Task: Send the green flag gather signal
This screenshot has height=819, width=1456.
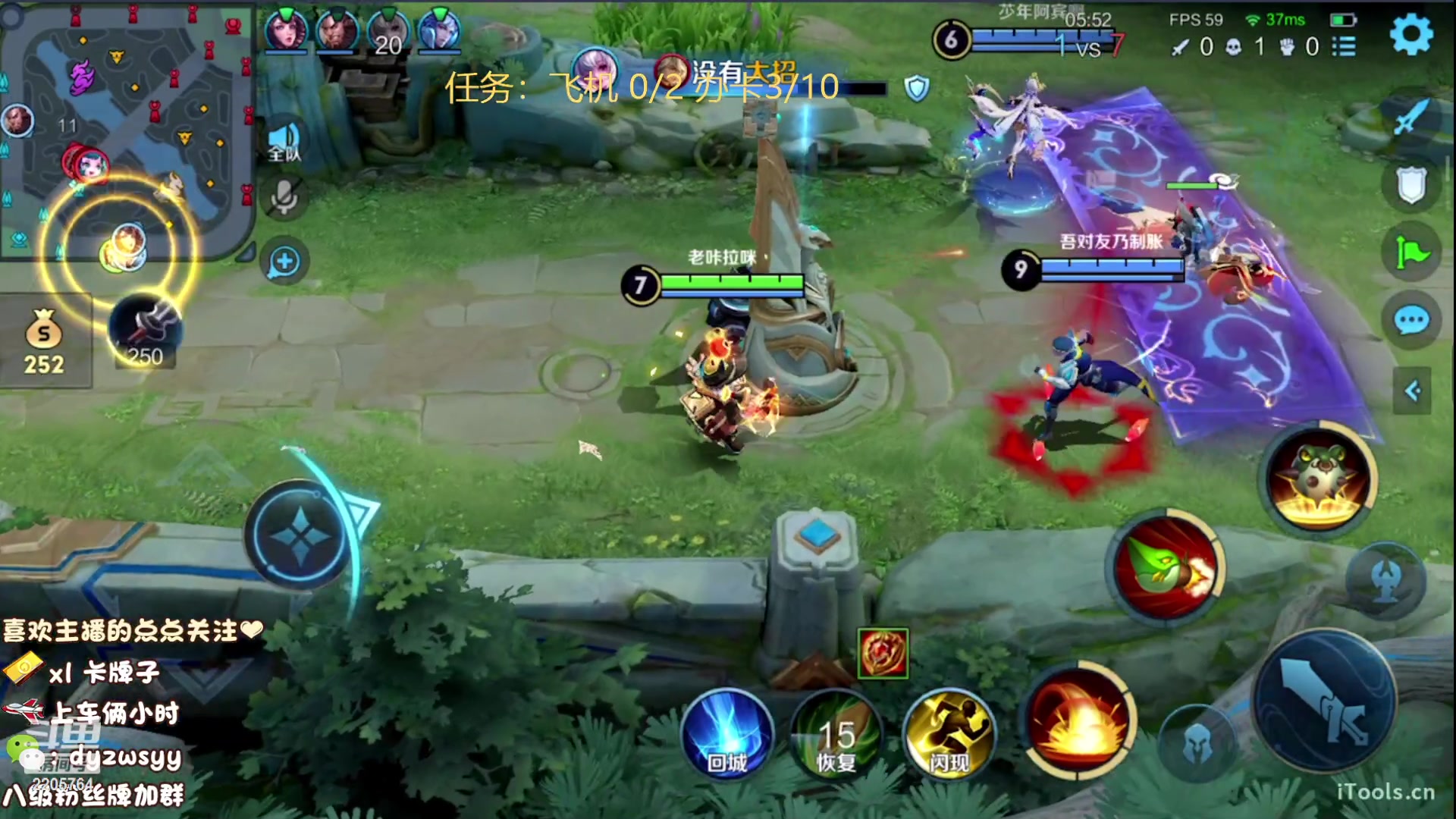Action: pos(1411,252)
